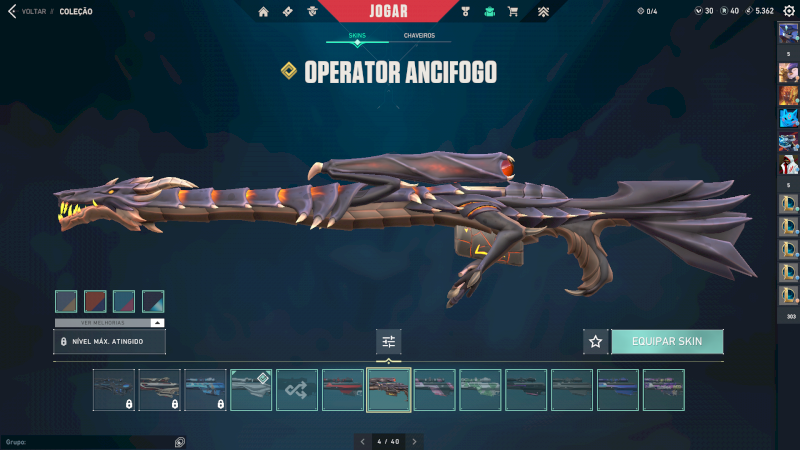Open the collection icon highlighted in green
The height and width of the screenshot is (450, 800).
[x=489, y=12]
